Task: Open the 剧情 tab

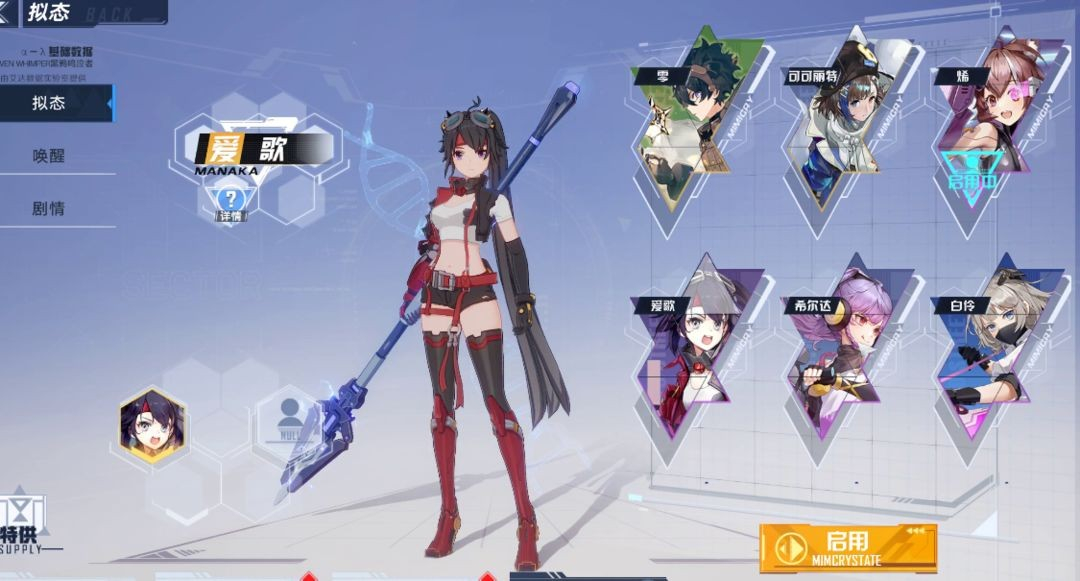Action: (x=50, y=210)
